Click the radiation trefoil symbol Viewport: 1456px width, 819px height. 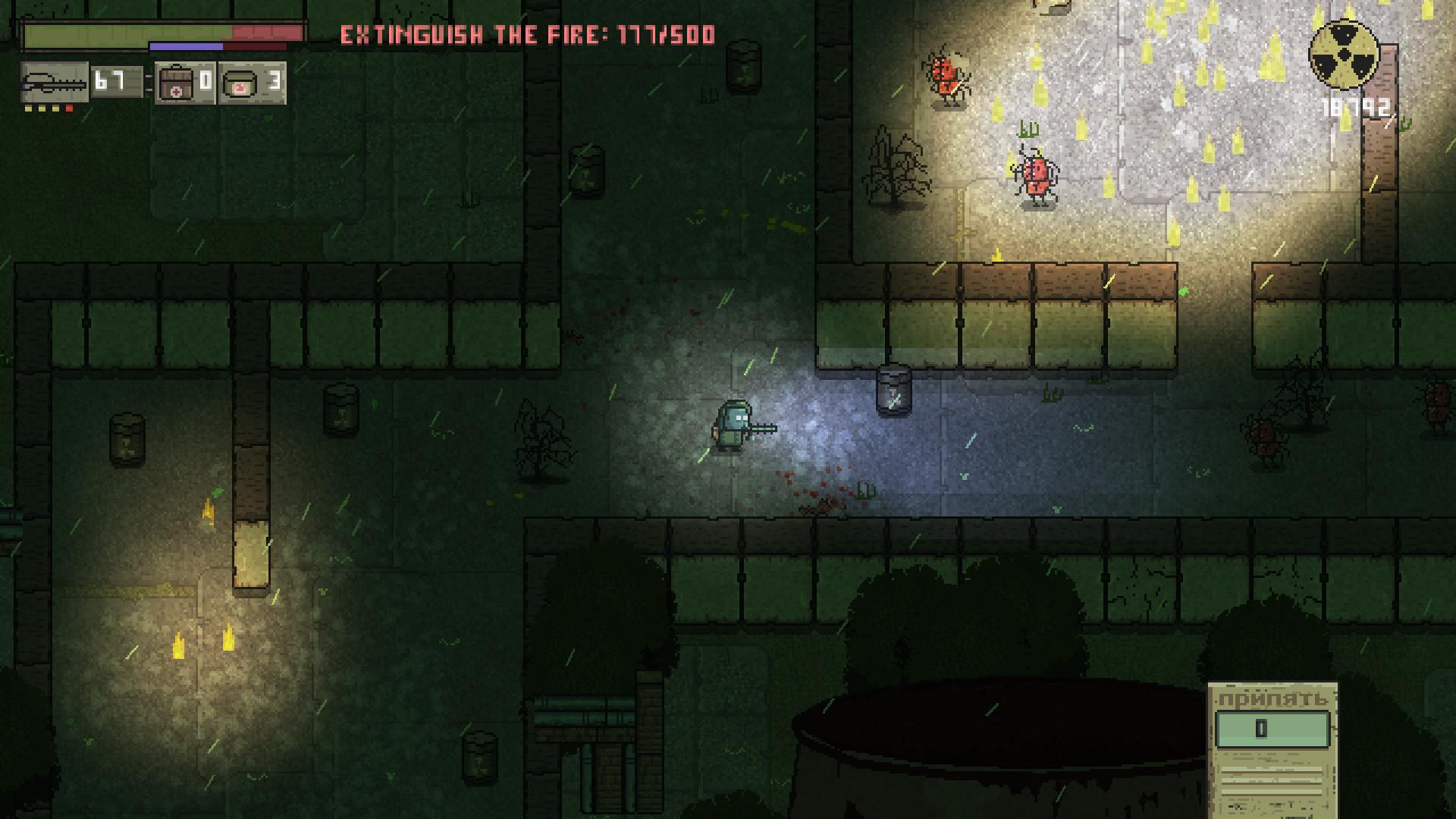point(1343,53)
